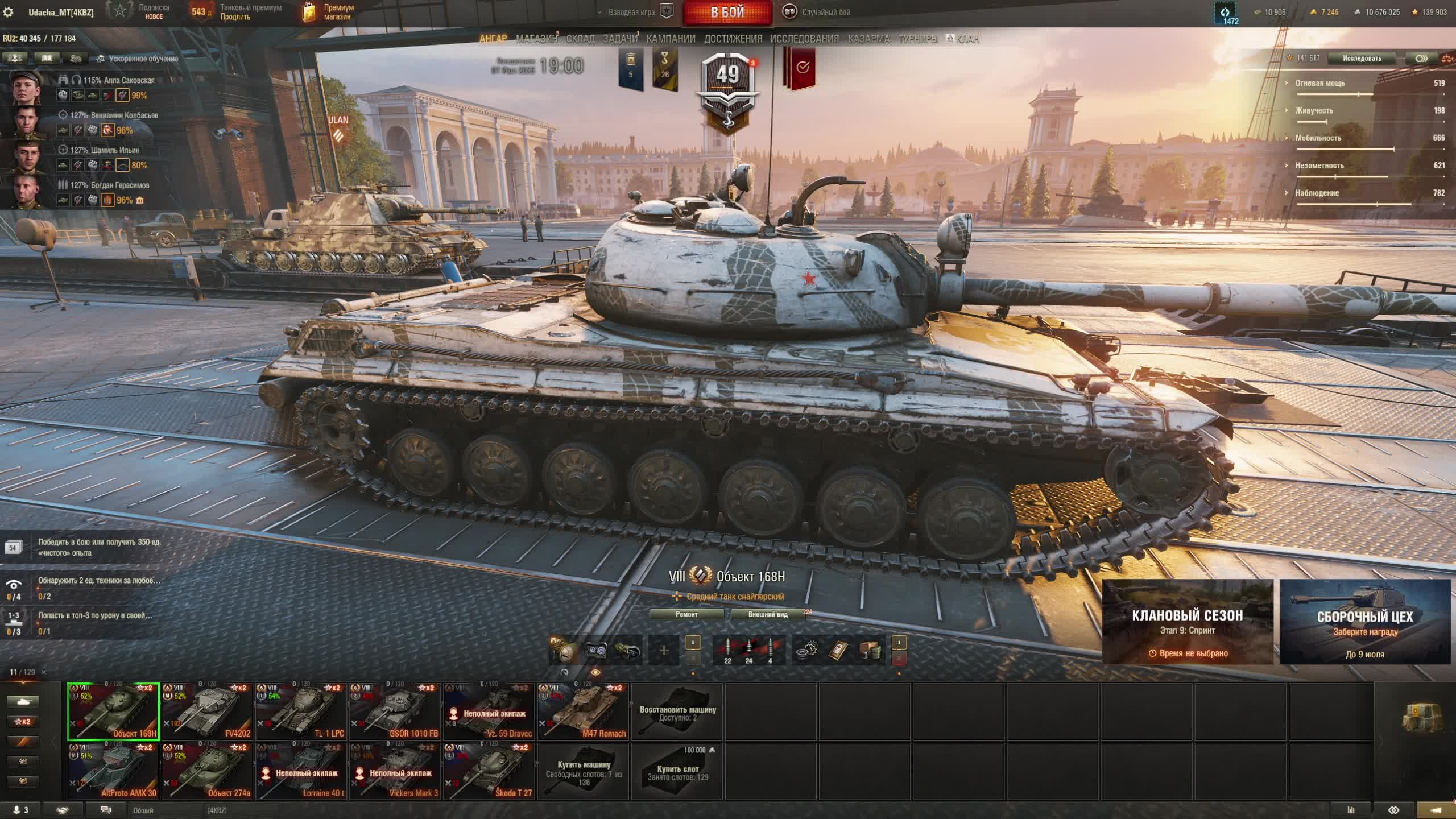The image size is (1456, 819).
Task: Open the ИССЛЕДОВАНИЯ research tab
Action: click(804, 39)
